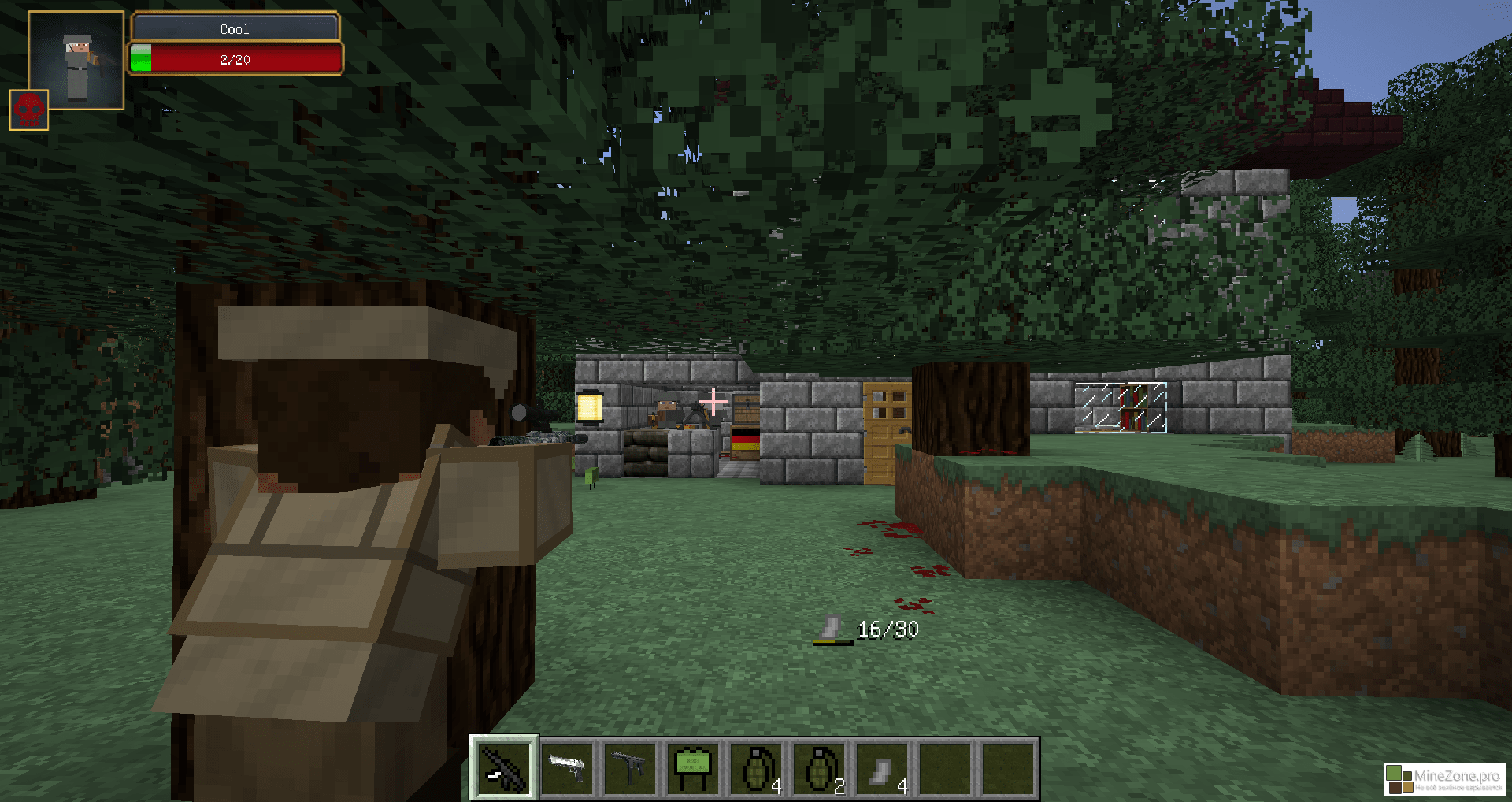Pick the grenade stack of four
This screenshot has width=1512, height=802.
click(x=756, y=768)
